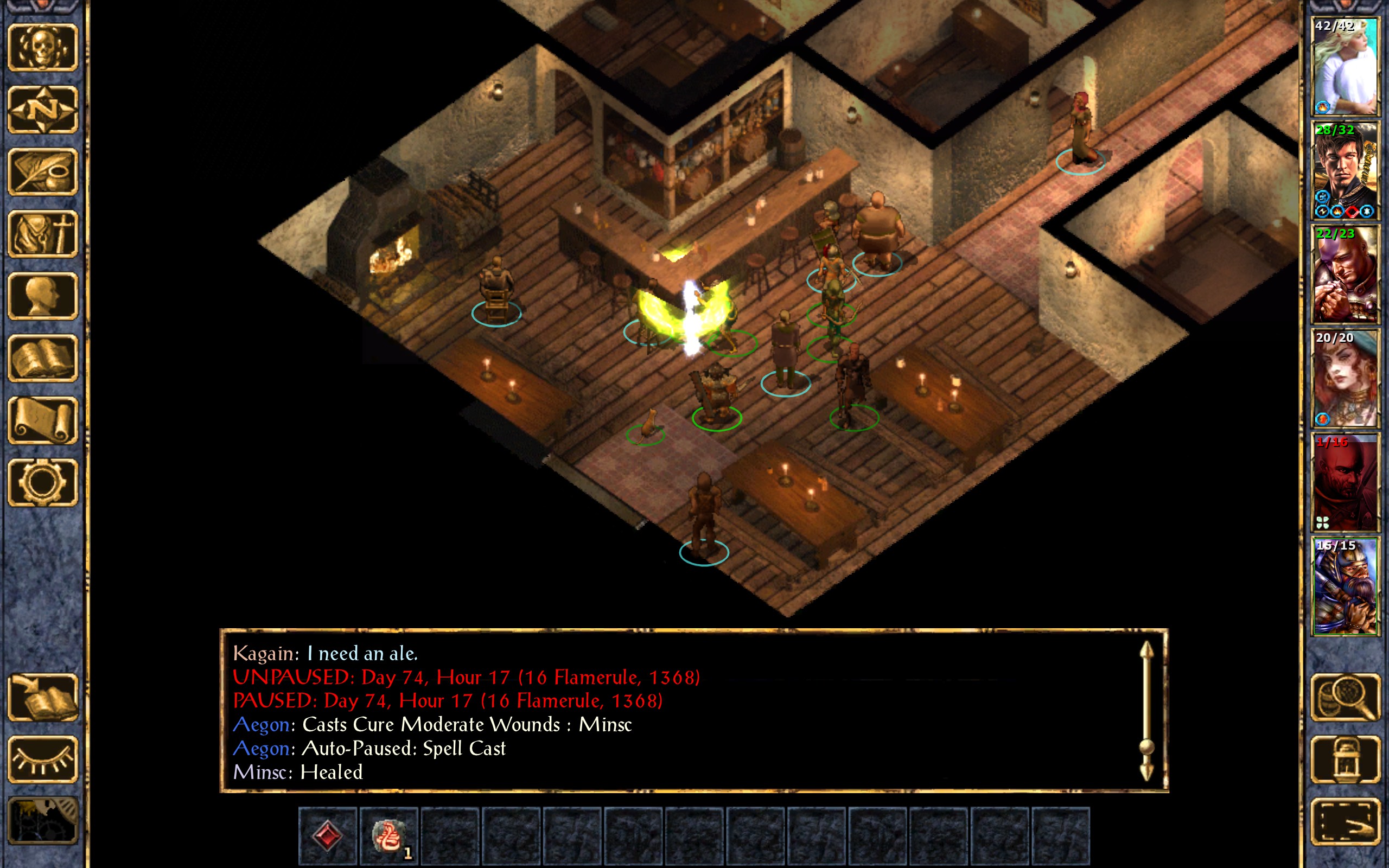The width and height of the screenshot is (1389, 868).
Task: Select the wounded red portrait with 1/16
Action: click(1345, 482)
